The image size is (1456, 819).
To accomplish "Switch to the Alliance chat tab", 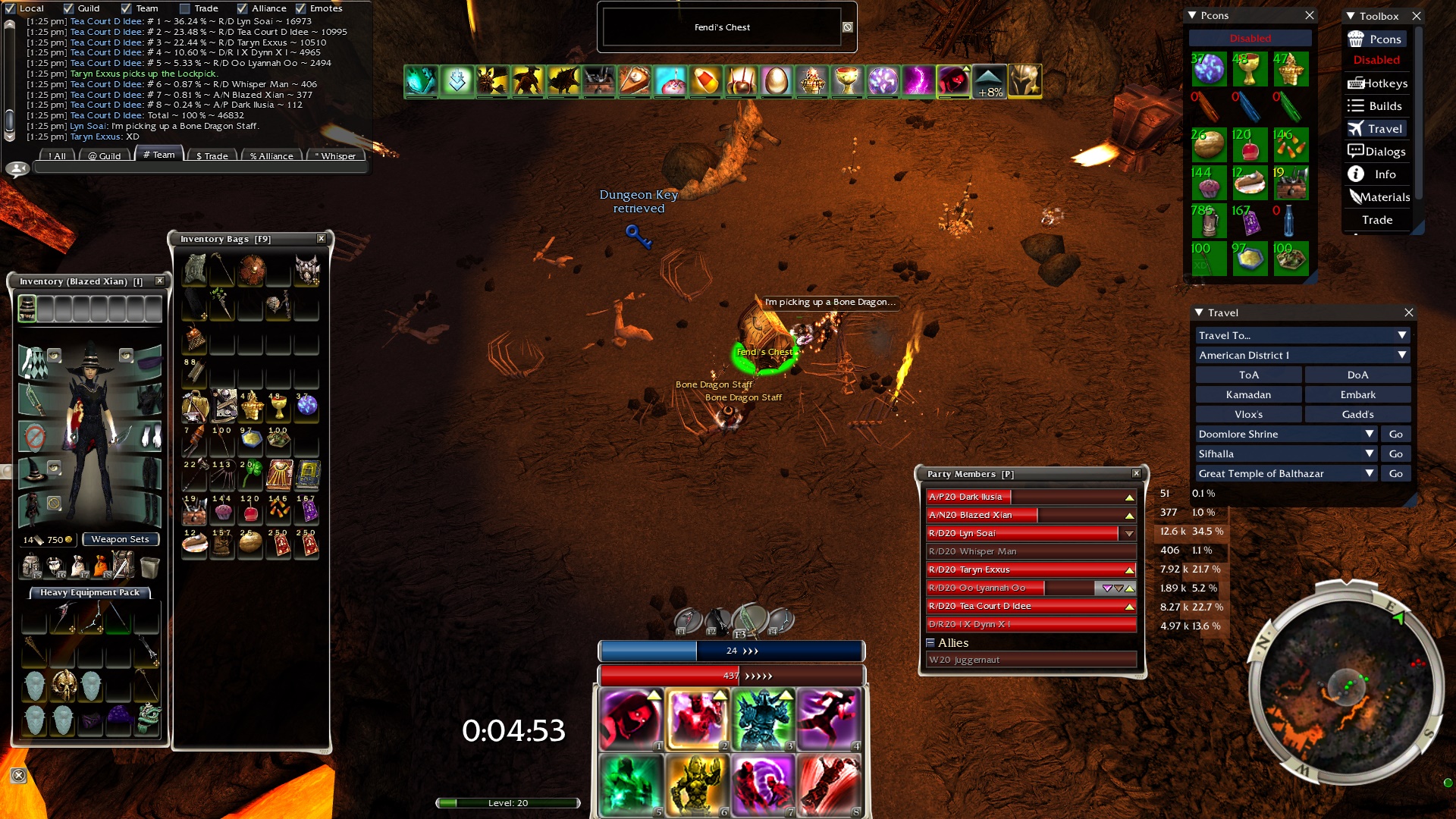I will coord(271,156).
